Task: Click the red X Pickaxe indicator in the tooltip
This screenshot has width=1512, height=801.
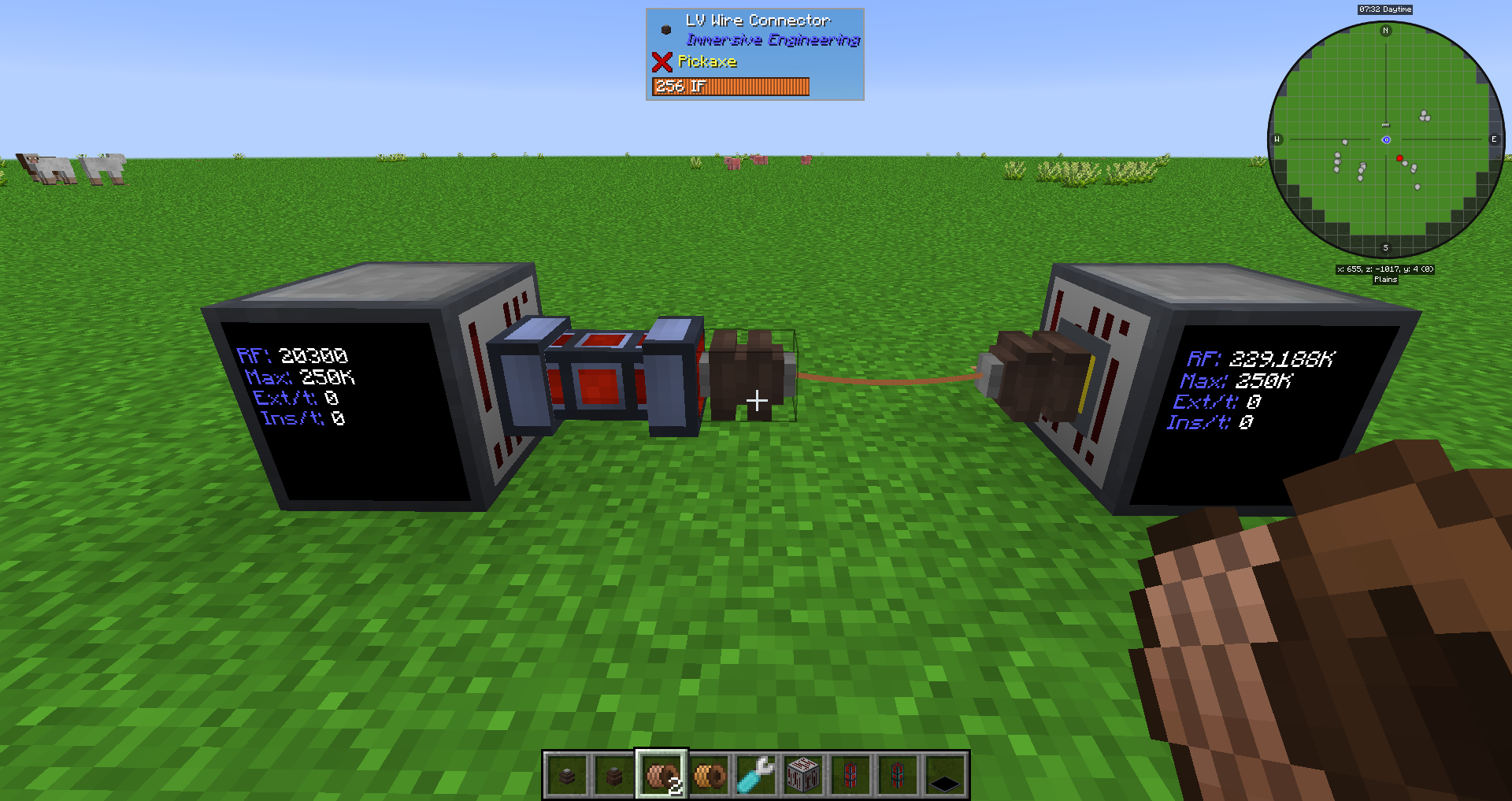Action: tap(661, 63)
